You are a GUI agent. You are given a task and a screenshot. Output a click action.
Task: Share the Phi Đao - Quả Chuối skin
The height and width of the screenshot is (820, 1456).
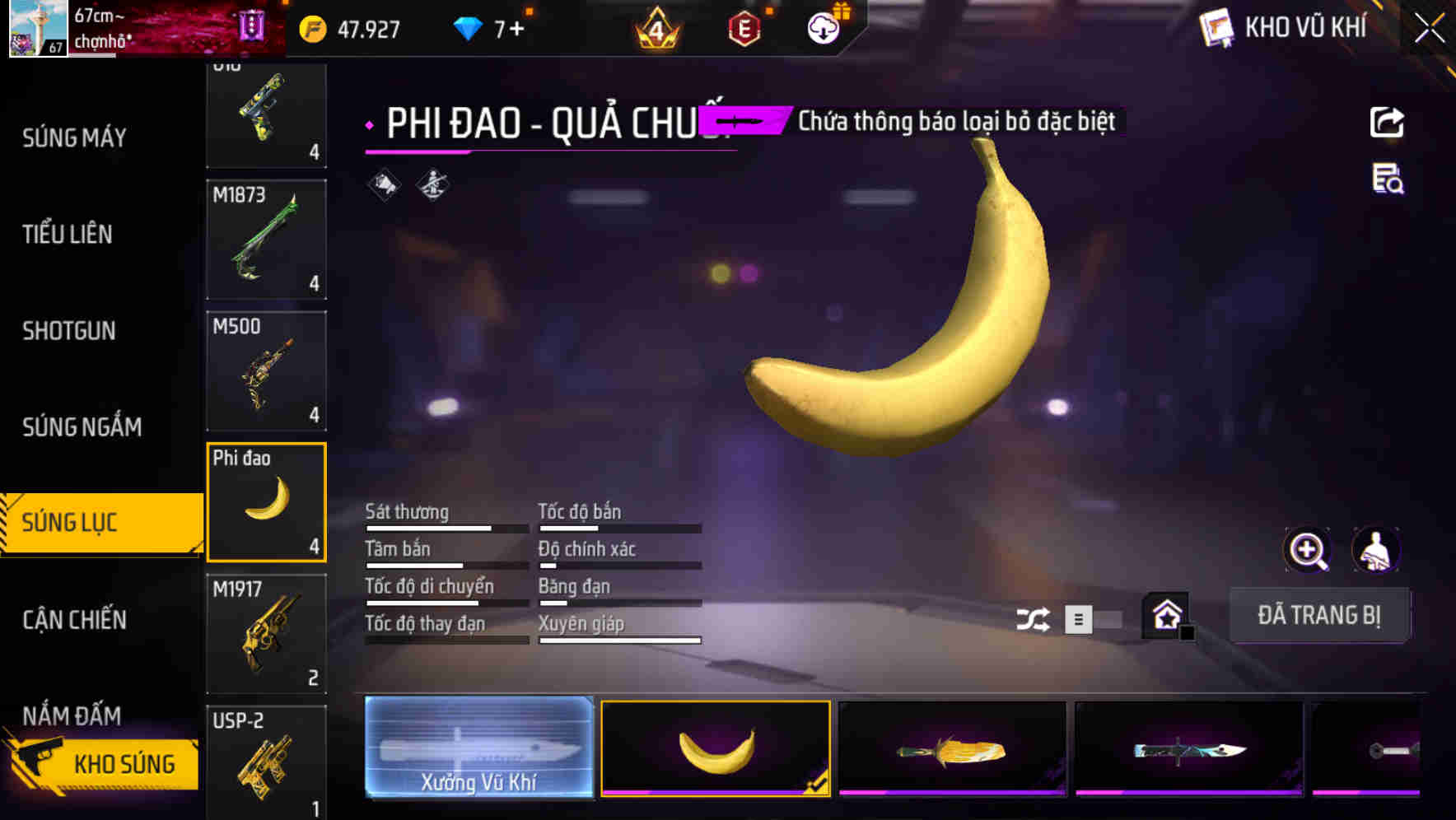[x=1388, y=121]
